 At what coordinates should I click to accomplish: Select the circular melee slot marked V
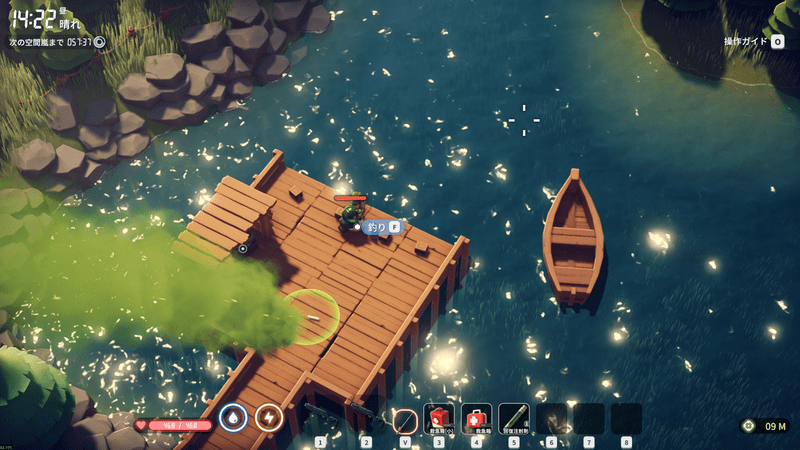coord(405,420)
